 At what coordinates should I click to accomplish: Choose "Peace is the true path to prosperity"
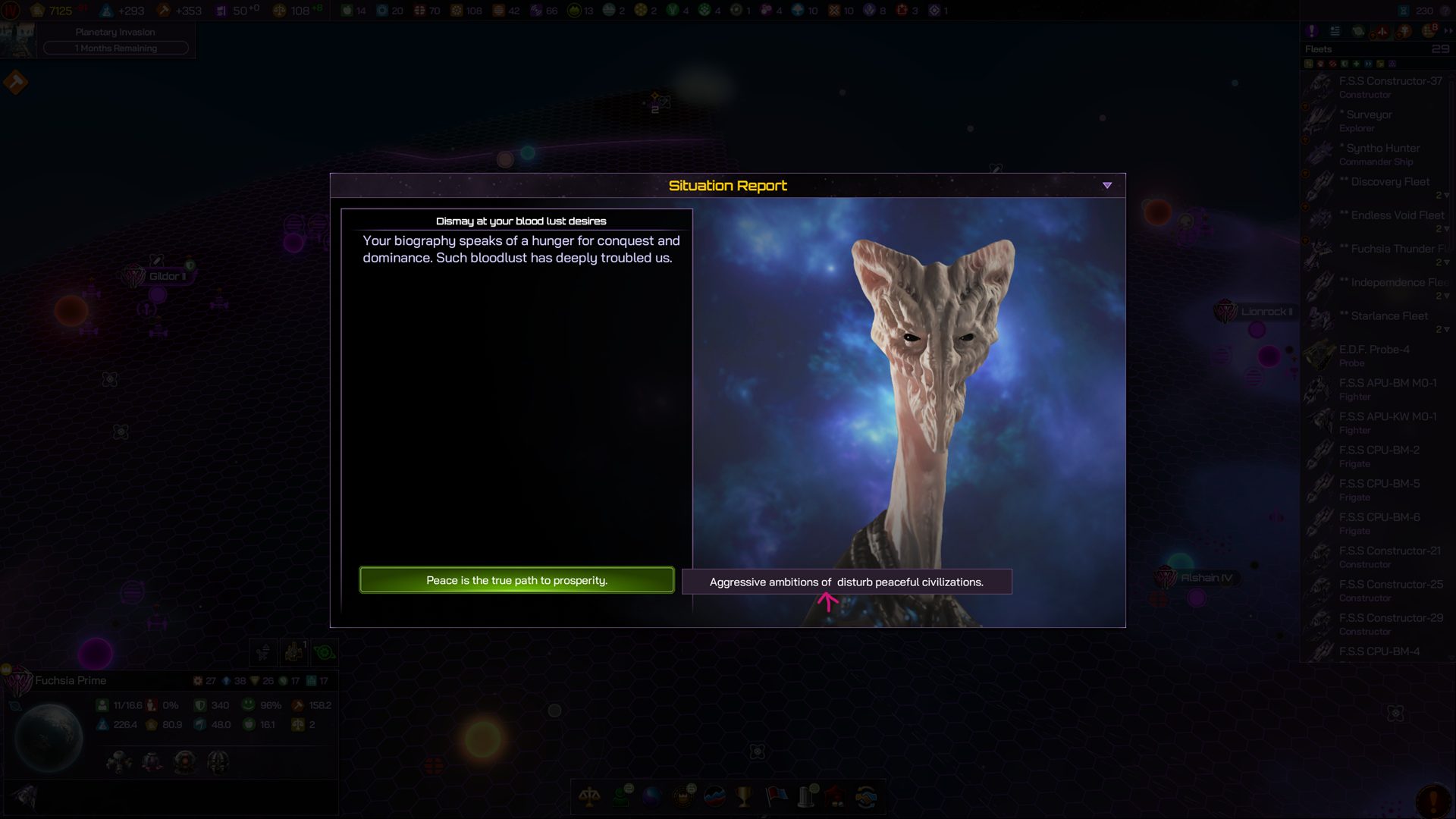(516, 580)
